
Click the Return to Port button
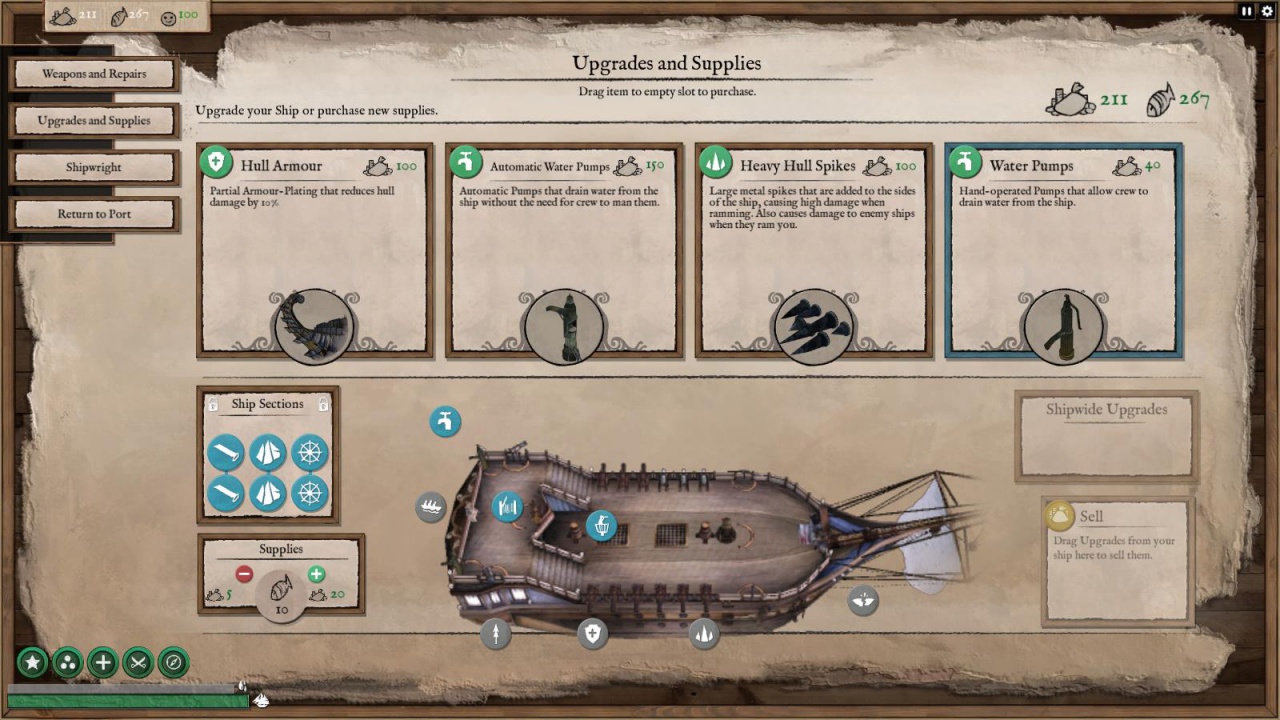tap(94, 213)
